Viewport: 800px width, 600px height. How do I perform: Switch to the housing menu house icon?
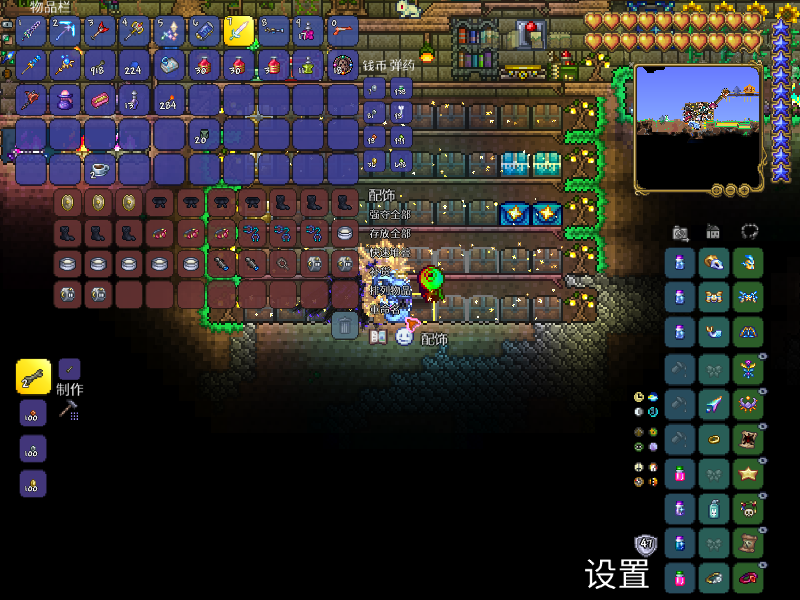pyautogui.click(x=713, y=231)
